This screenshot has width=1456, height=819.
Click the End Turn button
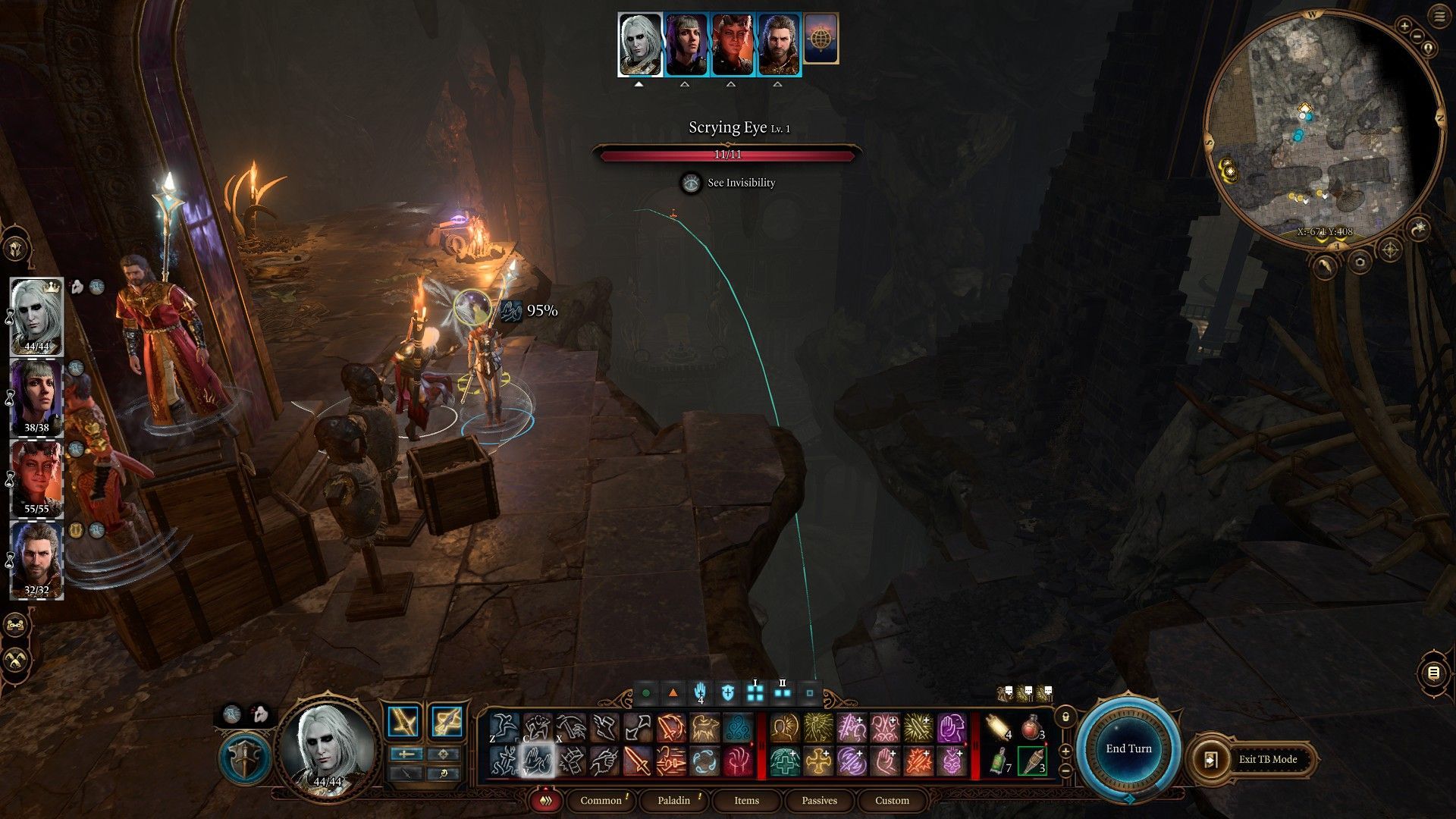[1128, 748]
